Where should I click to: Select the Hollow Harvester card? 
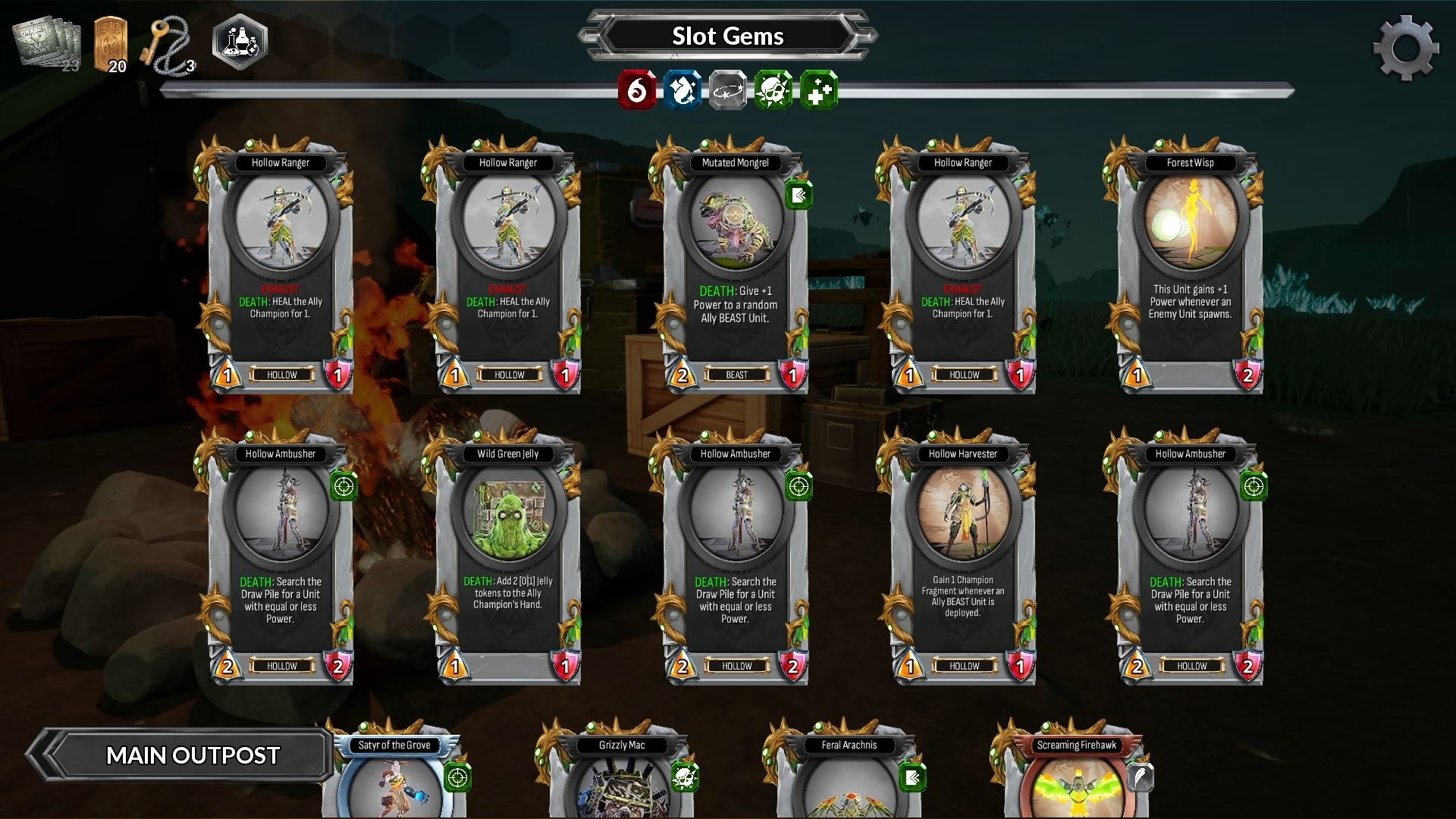click(x=962, y=557)
